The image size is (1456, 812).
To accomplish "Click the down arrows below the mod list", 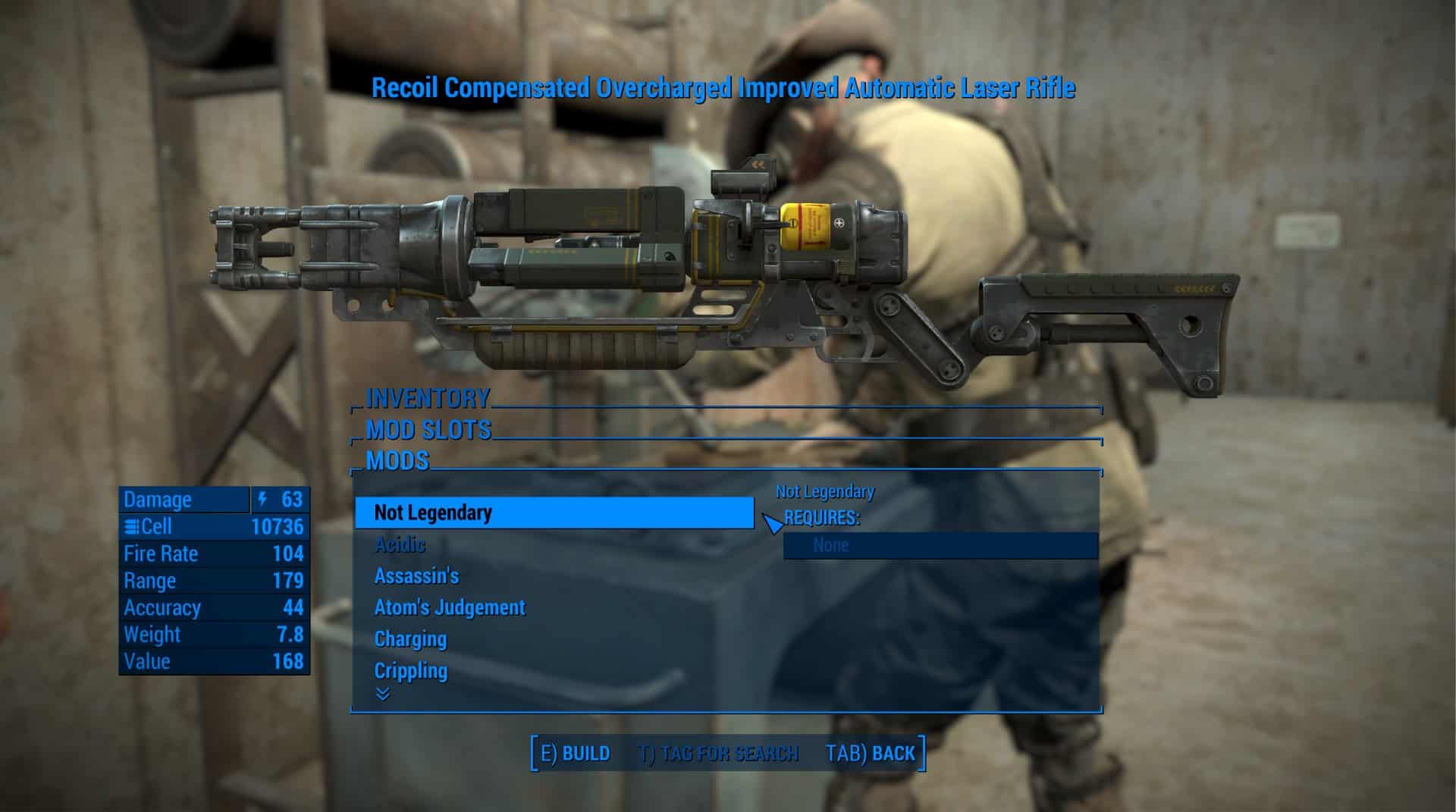I will [x=383, y=694].
